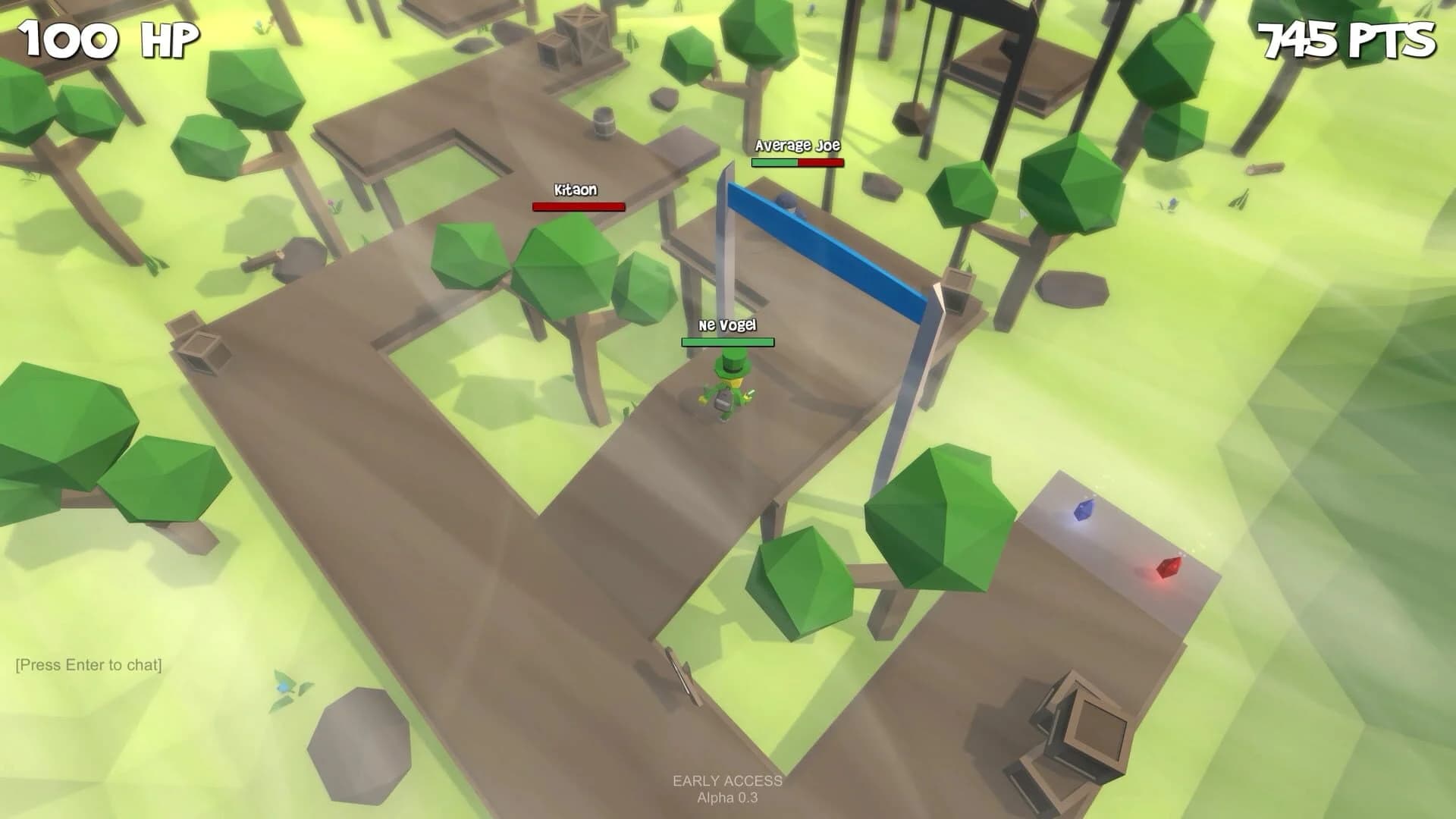
Task: Click Average Joe's health bar
Action: point(799,162)
